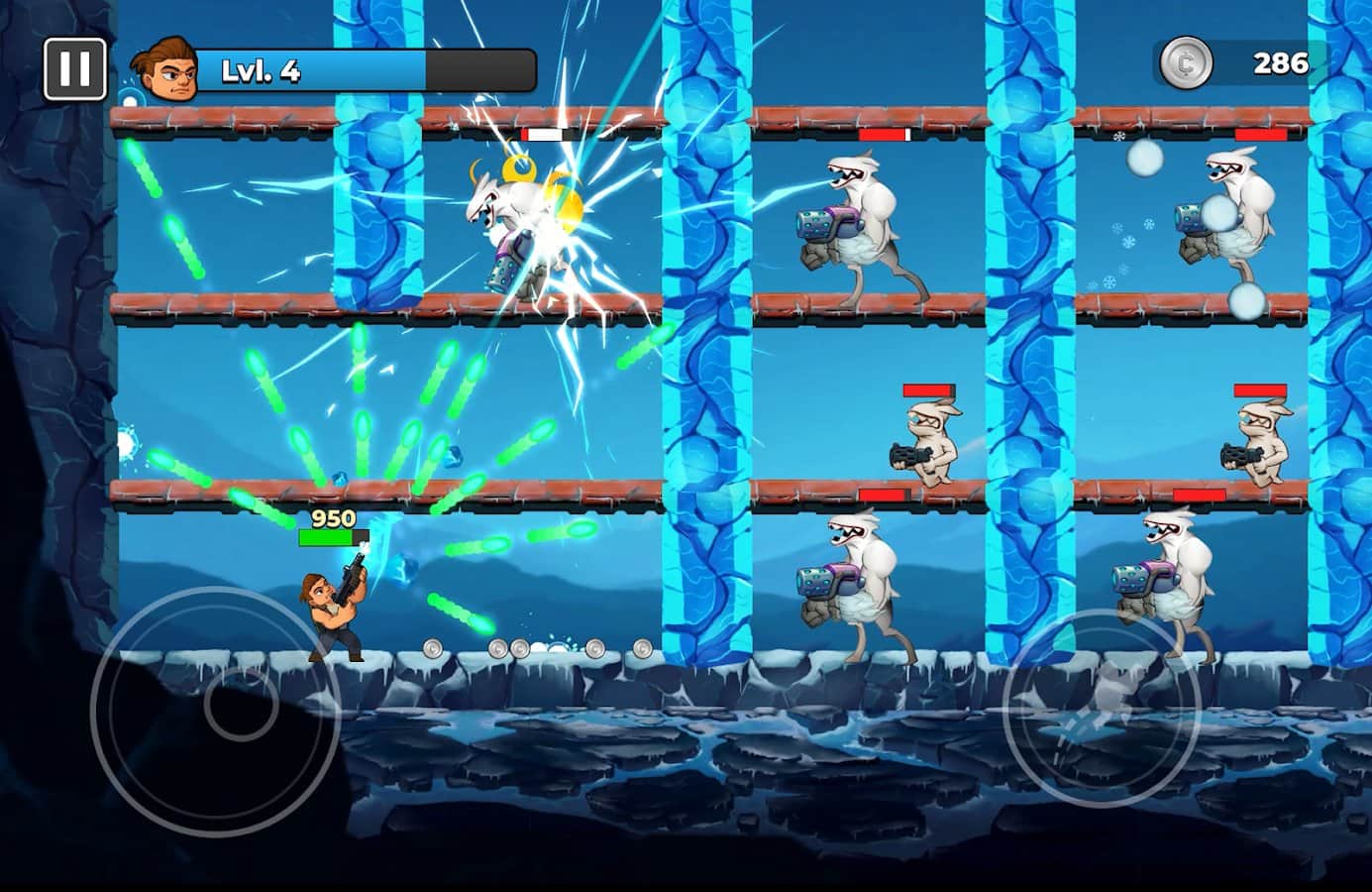Pause the game with the pause button

point(74,68)
